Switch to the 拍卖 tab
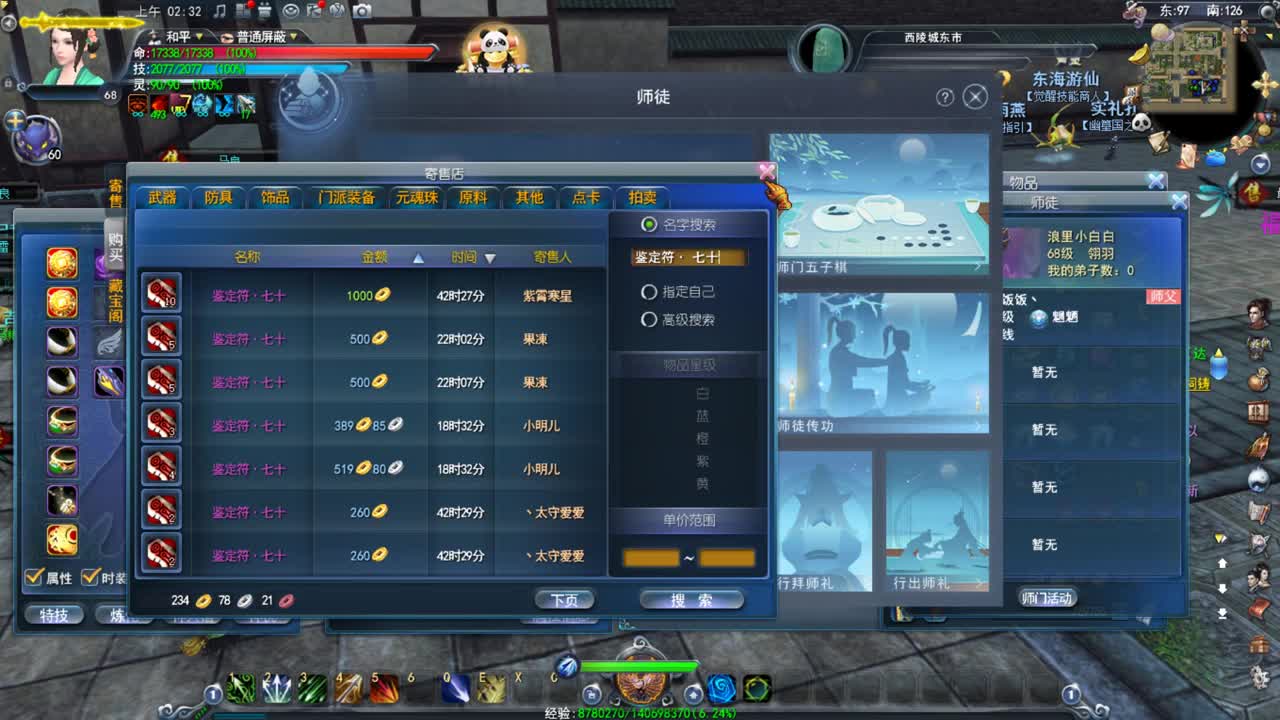Image resolution: width=1280 pixels, height=720 pixels. [x=642, y=198]
